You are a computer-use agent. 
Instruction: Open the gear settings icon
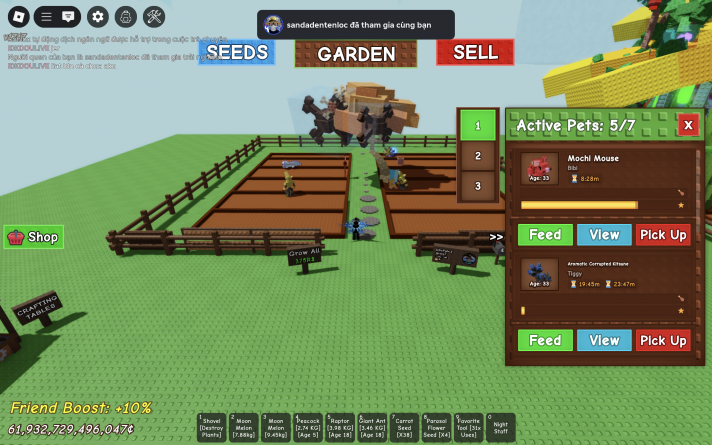(97, 16)
